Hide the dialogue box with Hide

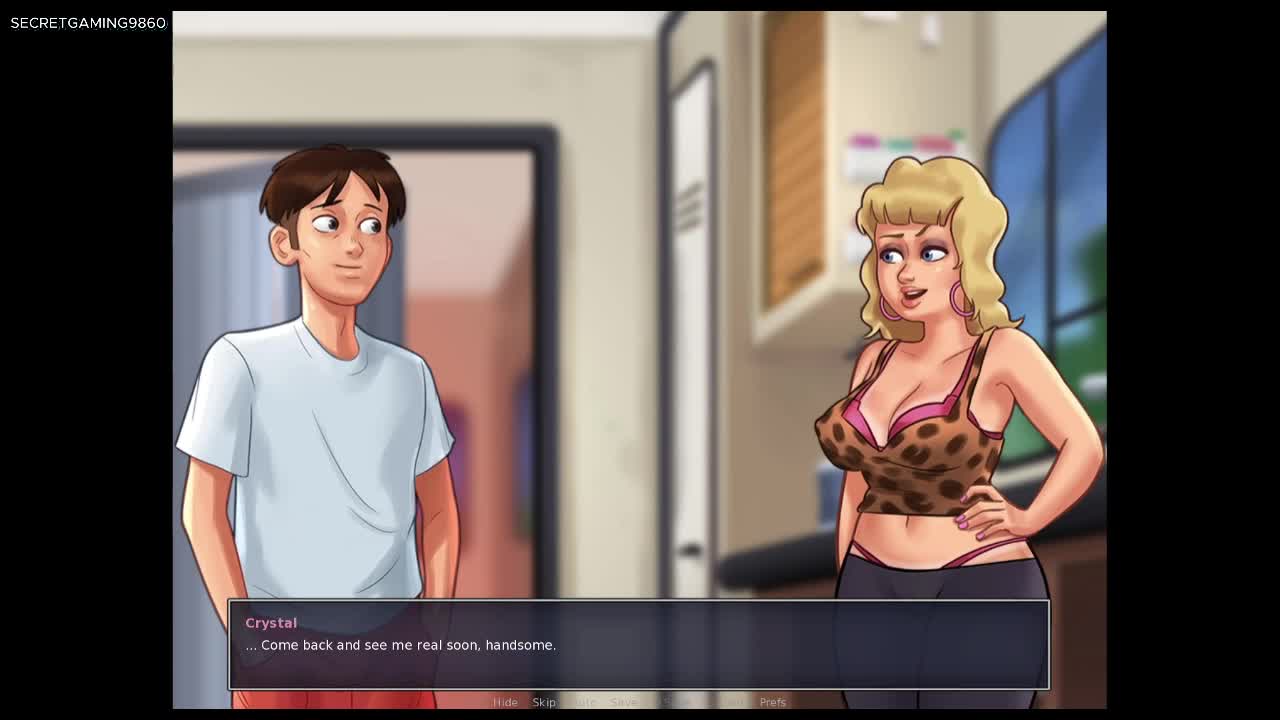pyautogui.click(x=505, y=702)
